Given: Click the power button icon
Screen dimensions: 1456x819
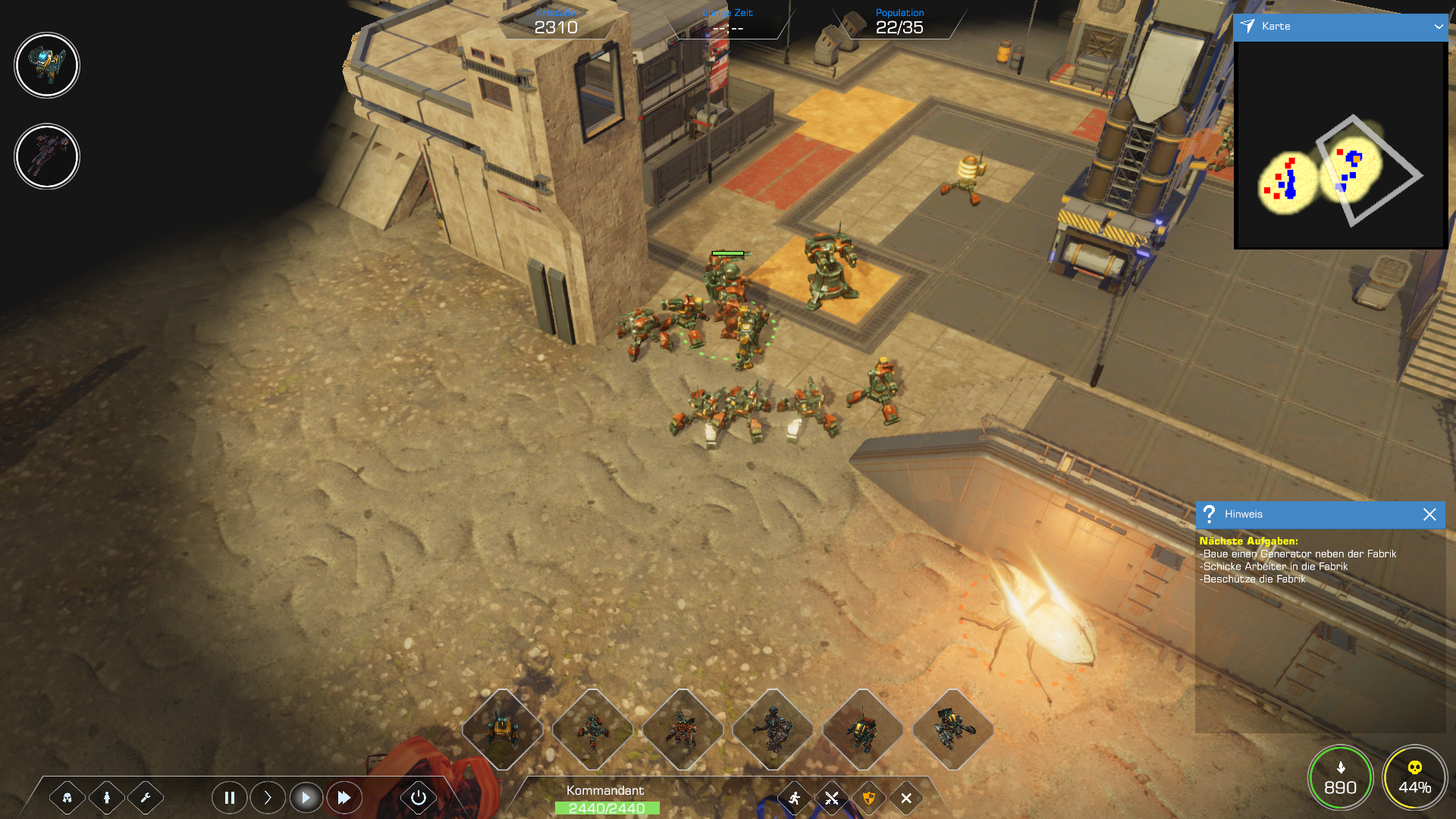Looking at the screenshot, I should tap(418, 798).
